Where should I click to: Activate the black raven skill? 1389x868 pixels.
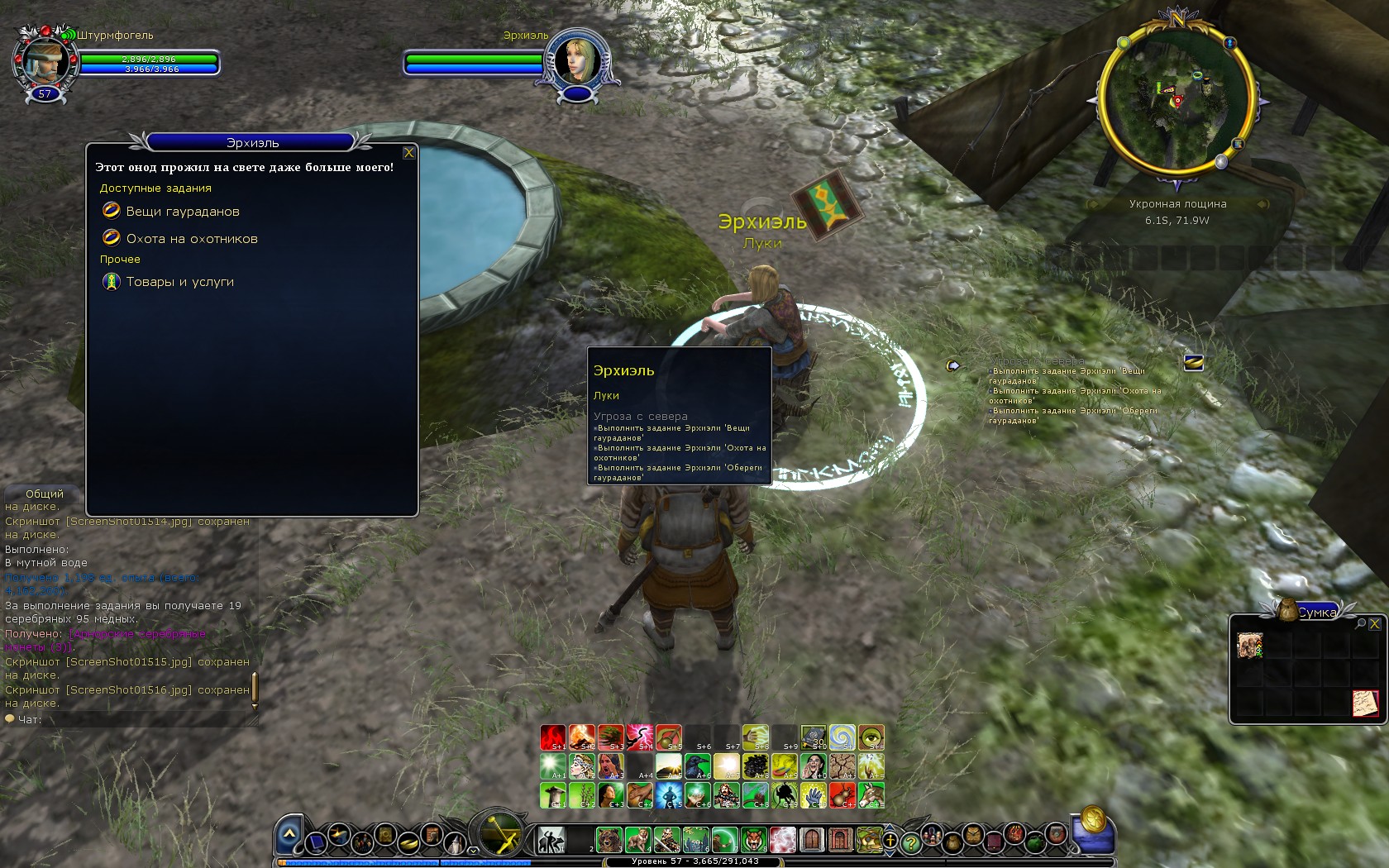click(698, 765)
